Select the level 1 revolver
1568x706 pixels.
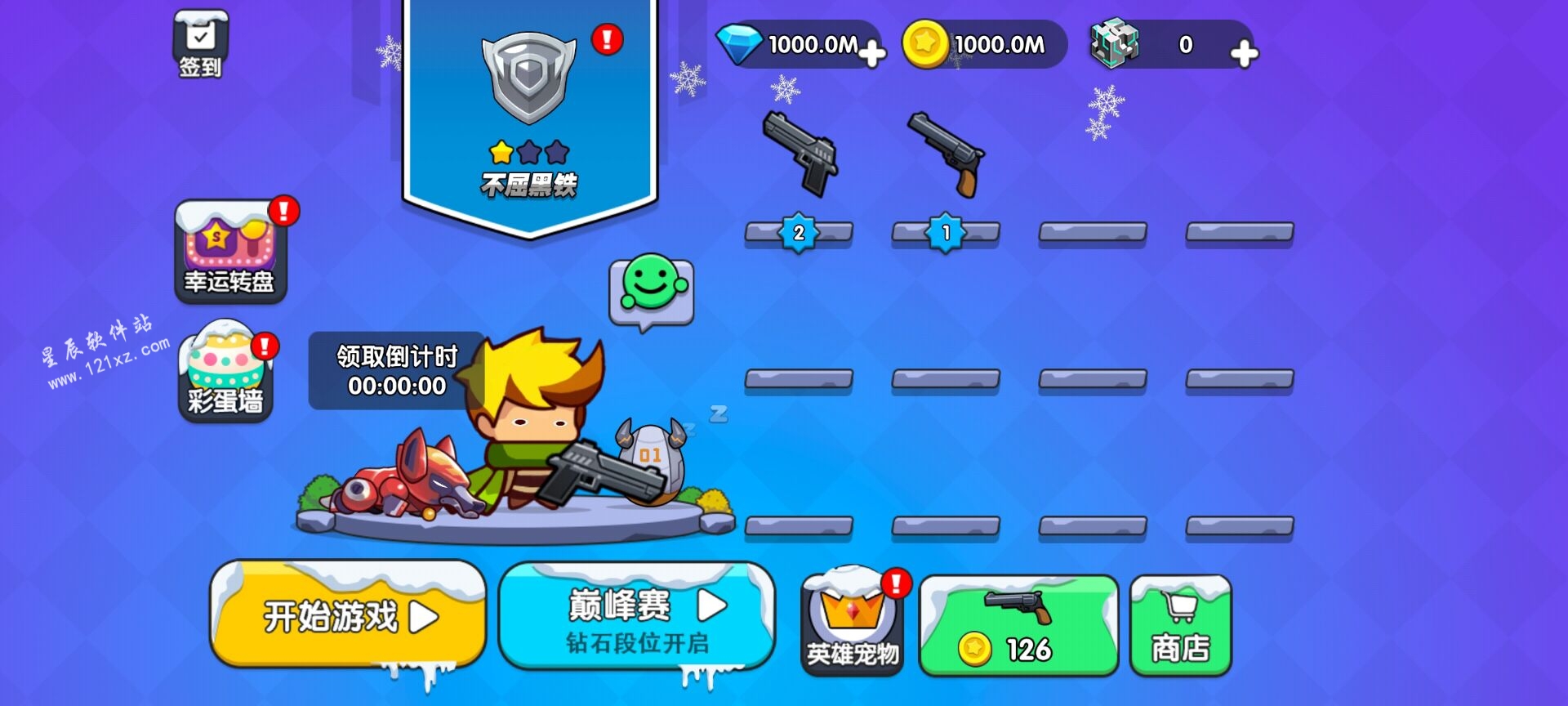[946, 155]
